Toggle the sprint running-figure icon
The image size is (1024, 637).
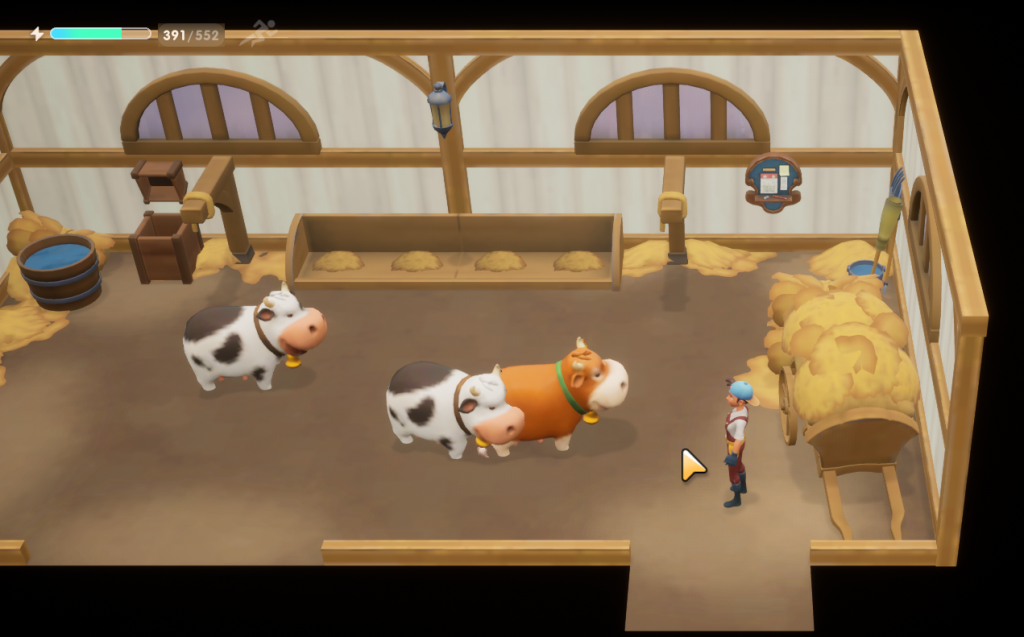coord(258,33)
